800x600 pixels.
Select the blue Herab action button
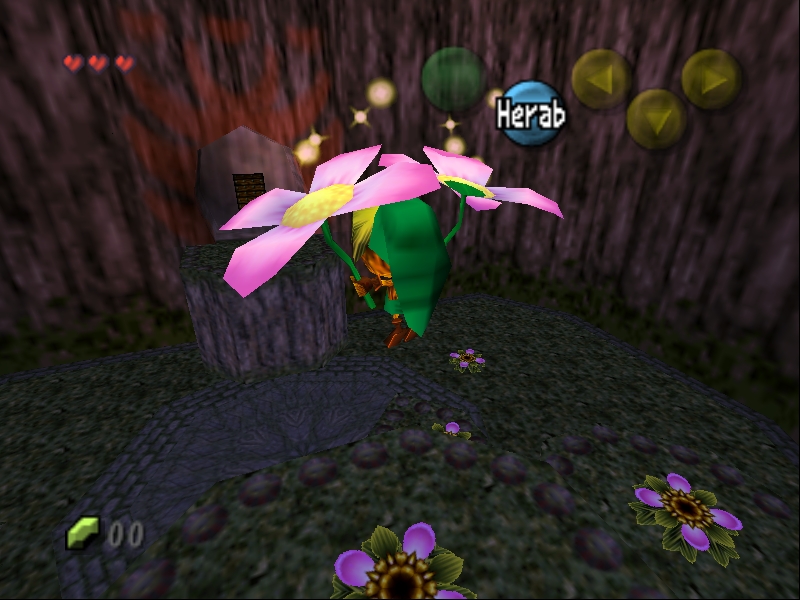click(x=532, y=114)
